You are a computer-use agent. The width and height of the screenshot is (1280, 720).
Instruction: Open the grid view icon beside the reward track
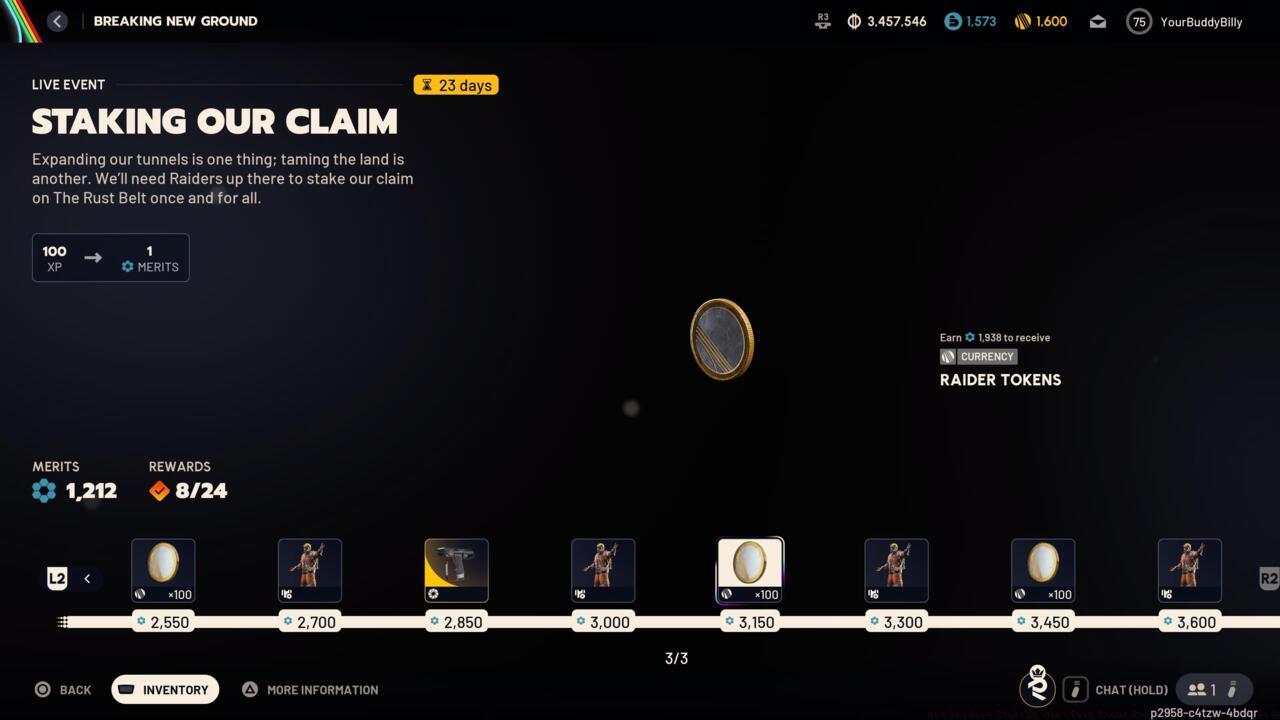(x=63, y=622)
